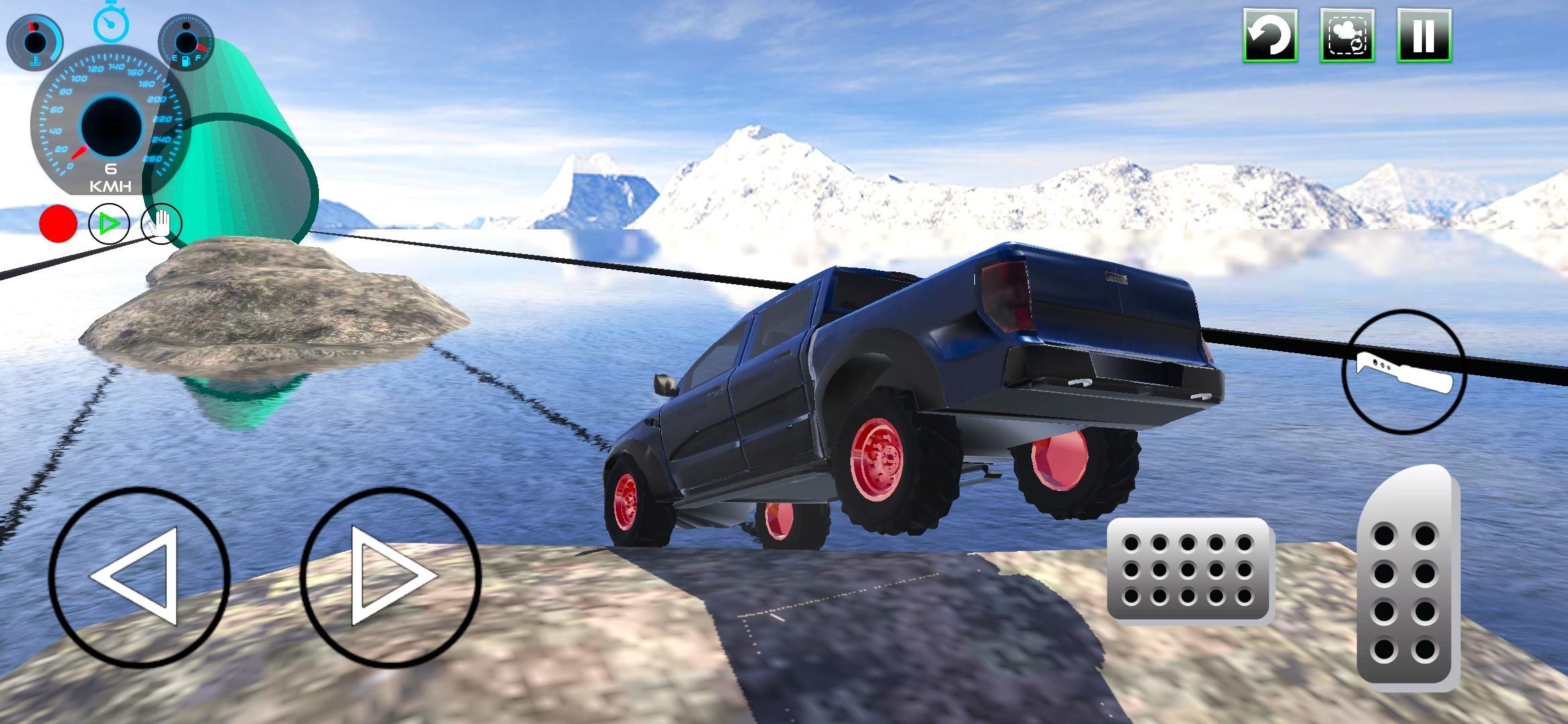Image resolution: width=1568 pixels, height=724 pixels.
Task: Tap the stopwatch timer icon
Action: pos(113,23)
